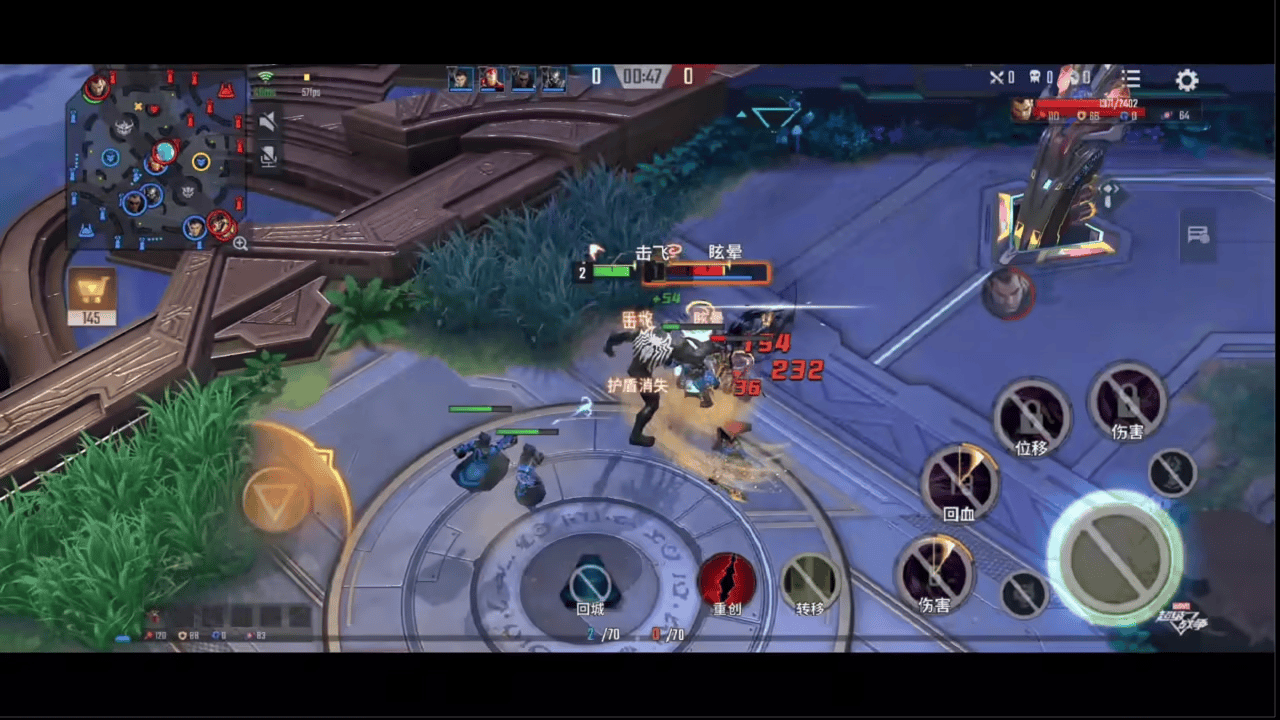Toggle the muted microphone icon
Viewport: 1280px width, 720px height.
tap(267, 156)
